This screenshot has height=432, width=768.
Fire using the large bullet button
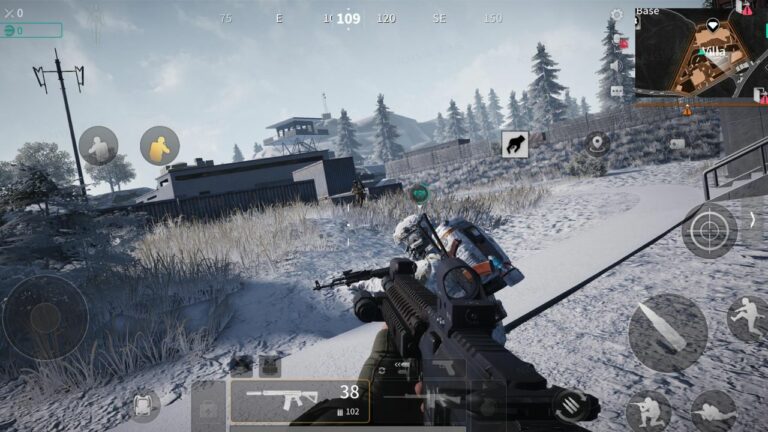(667, 333)
